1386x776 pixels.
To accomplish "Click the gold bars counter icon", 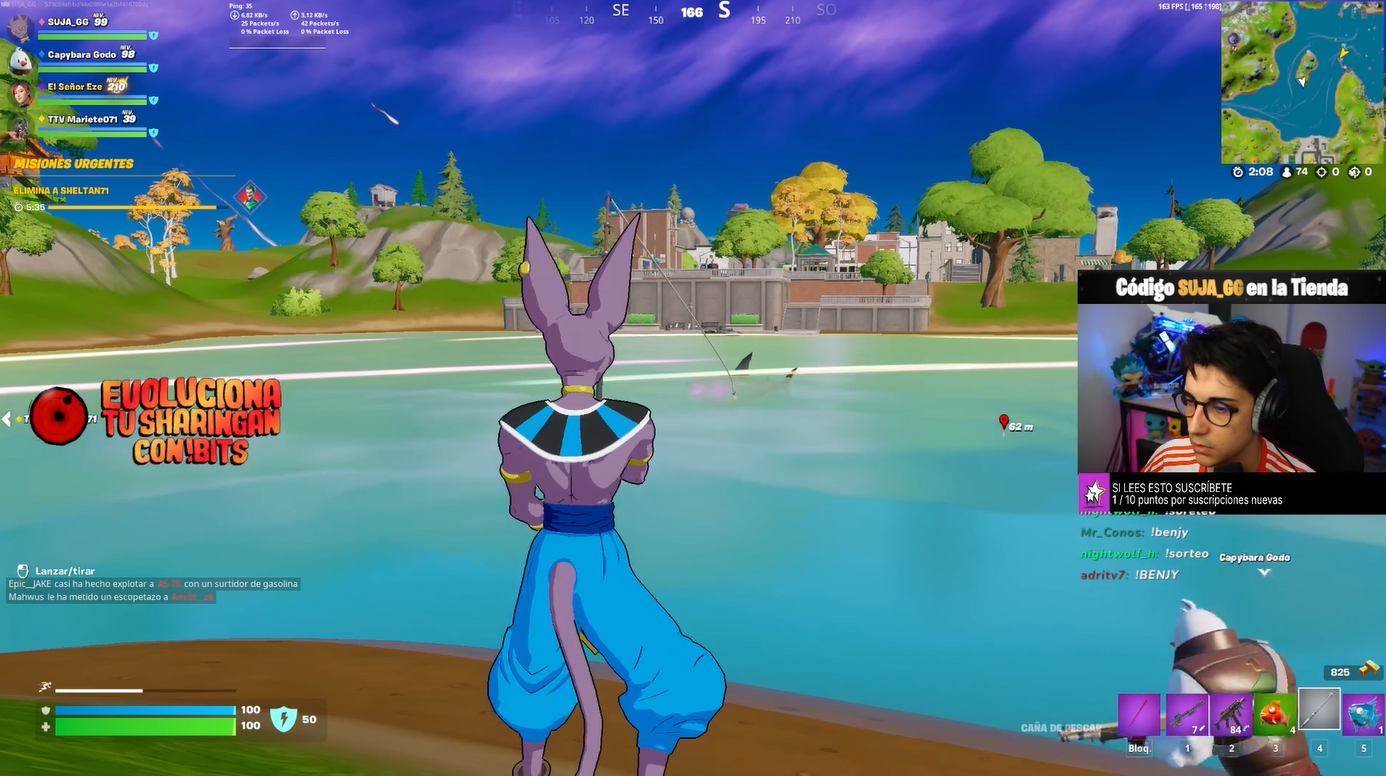I will coord(1369,670).
